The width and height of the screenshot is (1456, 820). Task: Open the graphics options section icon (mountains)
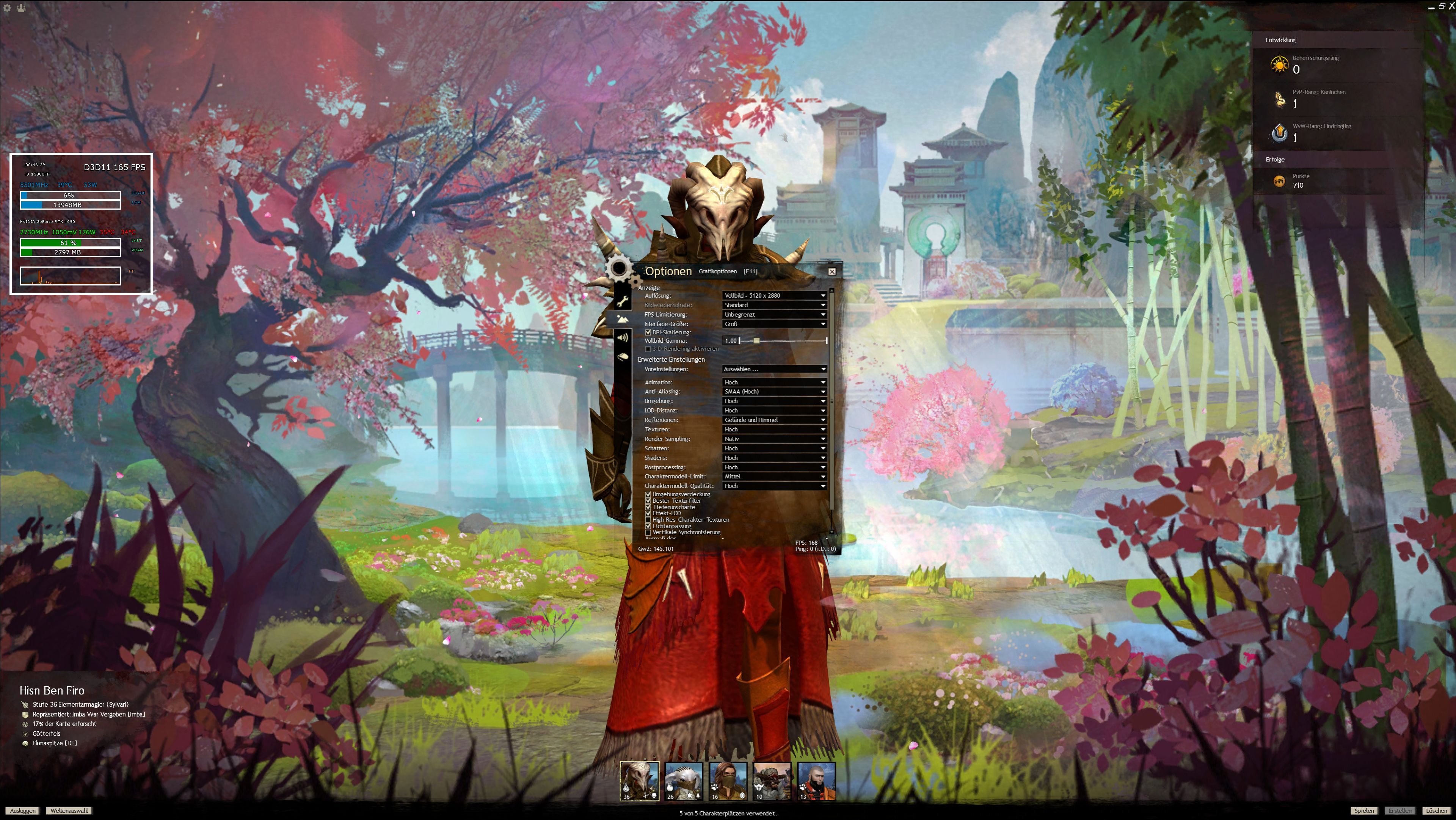(x=623, y=319)
